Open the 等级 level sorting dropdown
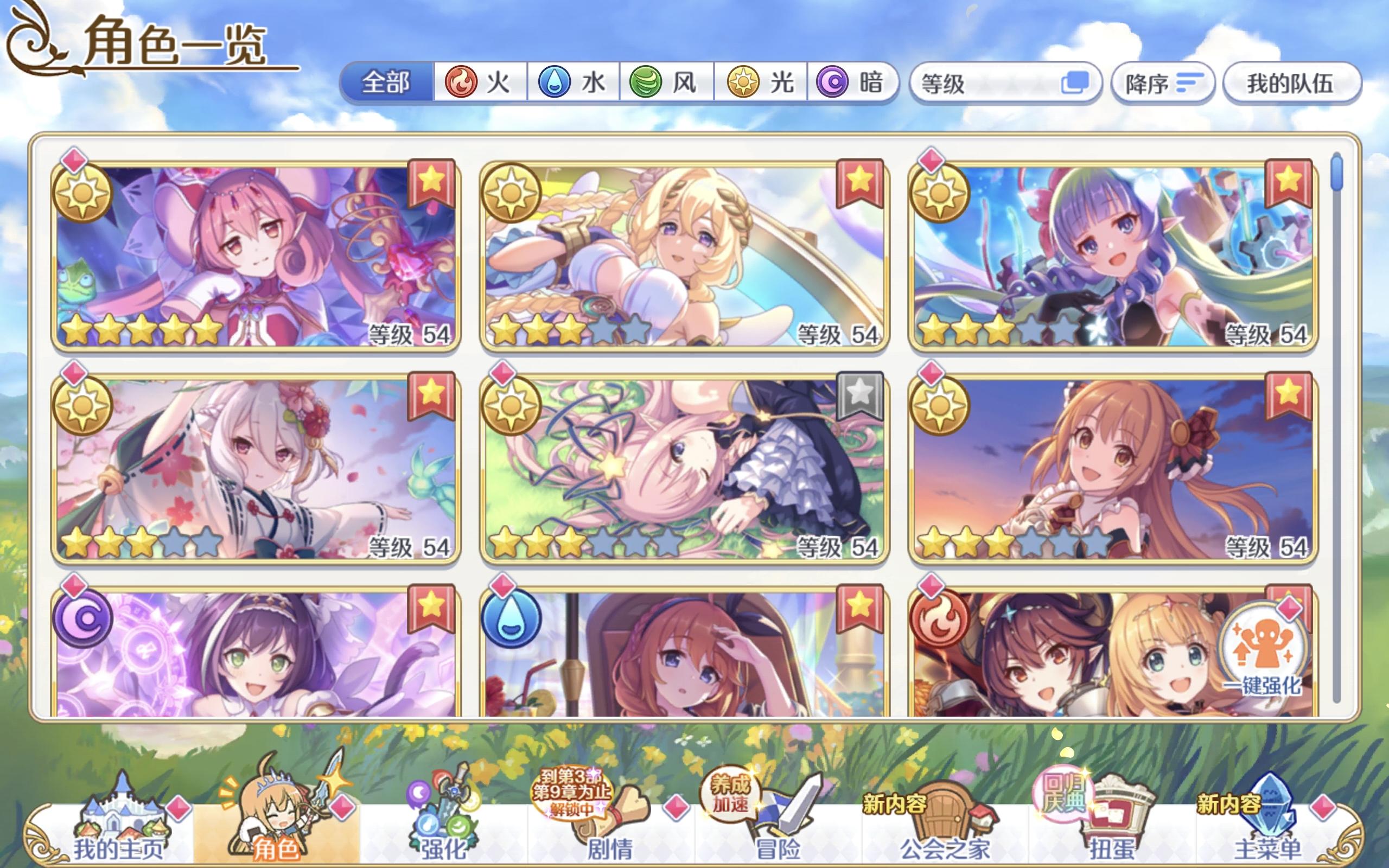The height and width of the screenshot is (868, 1389). point(976,82)
